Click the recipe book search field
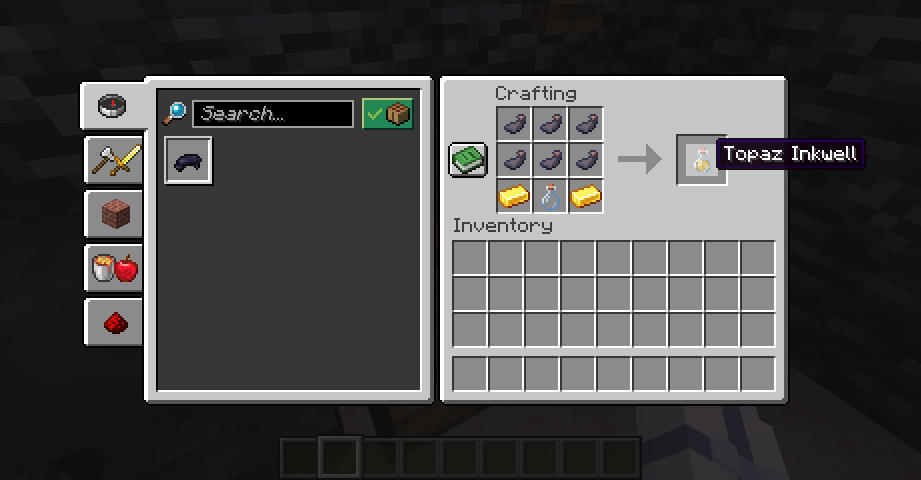The height and width of the screenshot is (480, 921). click(272, 114)
